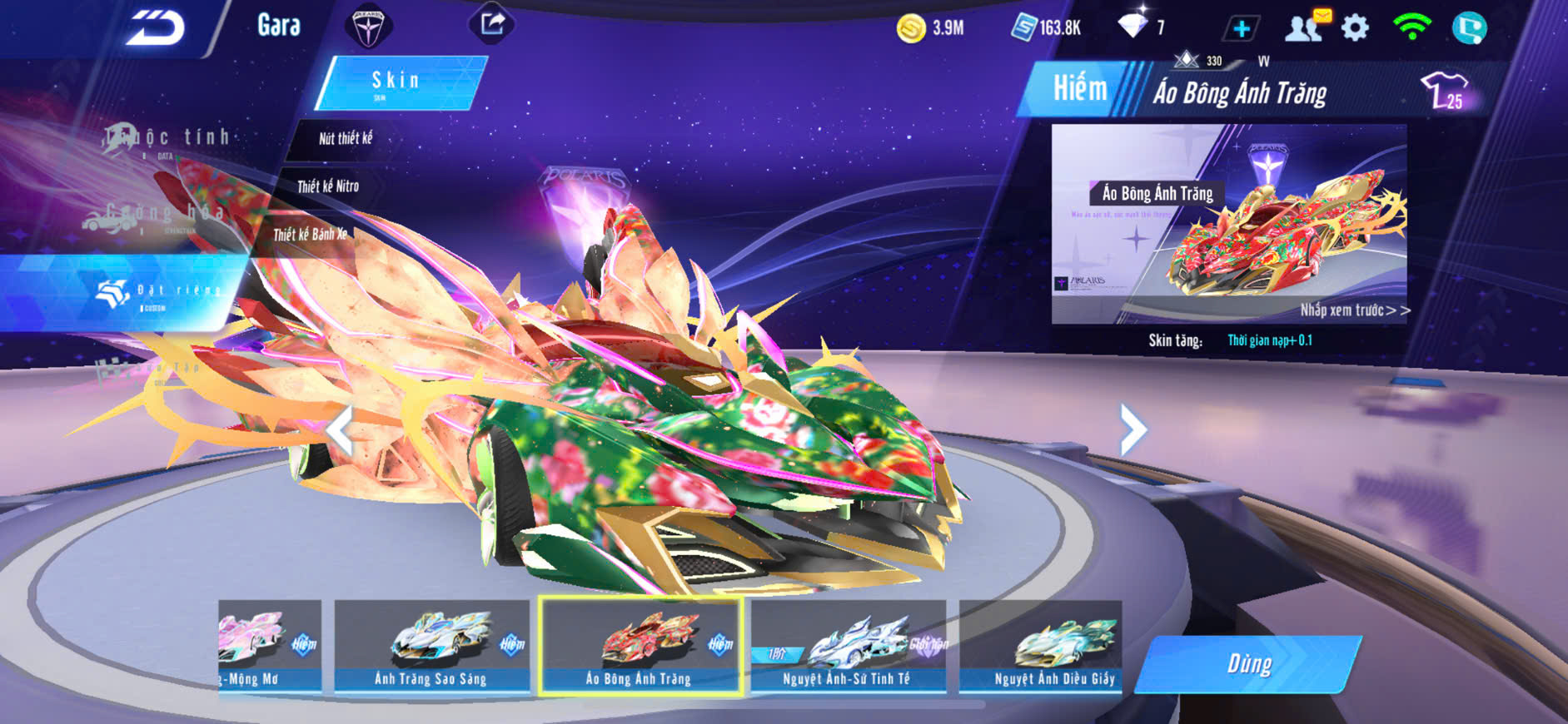Show the next skin with right arrow
Viewport: 1568px width, 724px height.
click(1132, 430)
